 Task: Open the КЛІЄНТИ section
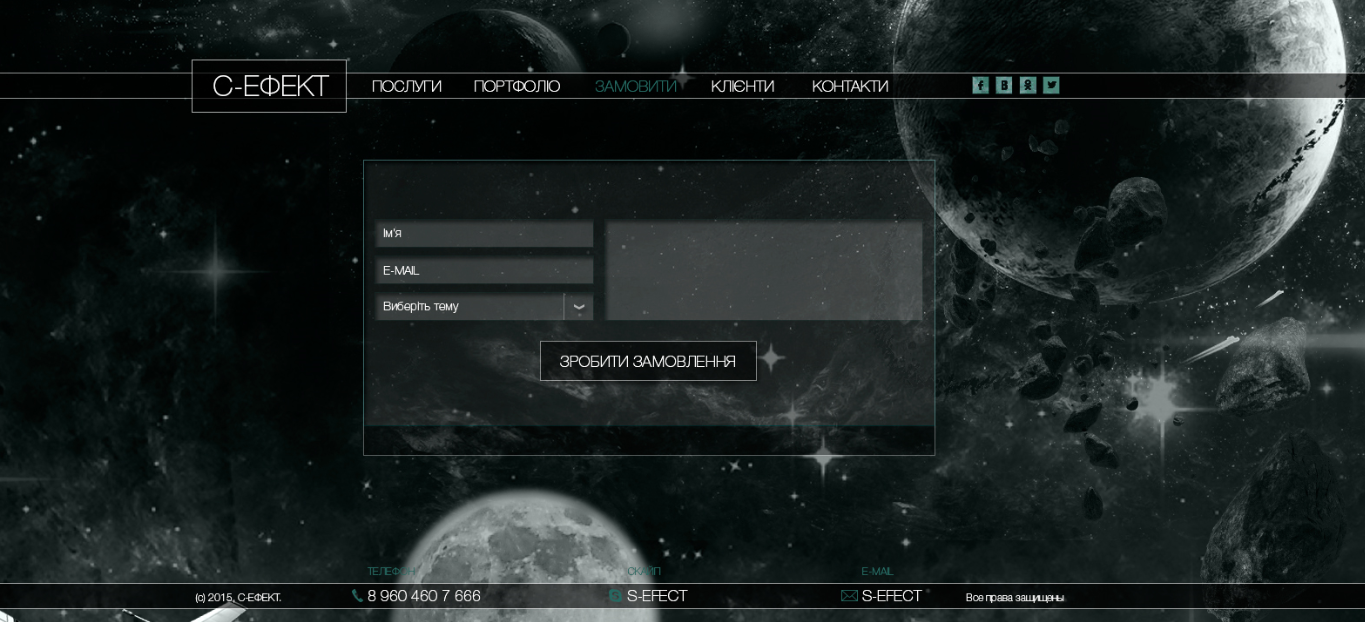coord(742,87)
